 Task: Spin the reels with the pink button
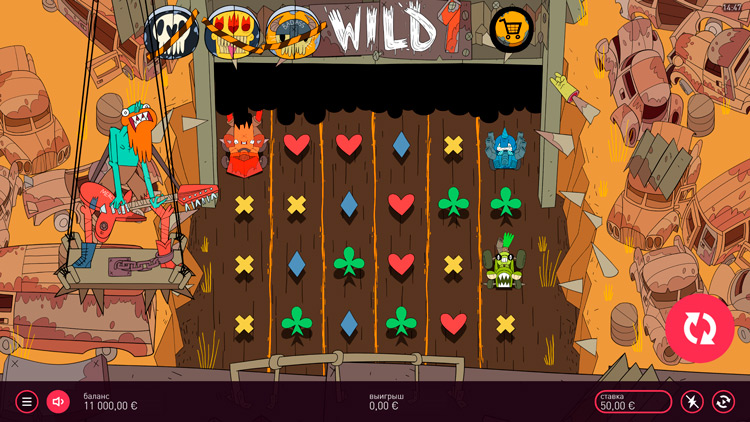[x=700, y=328]
